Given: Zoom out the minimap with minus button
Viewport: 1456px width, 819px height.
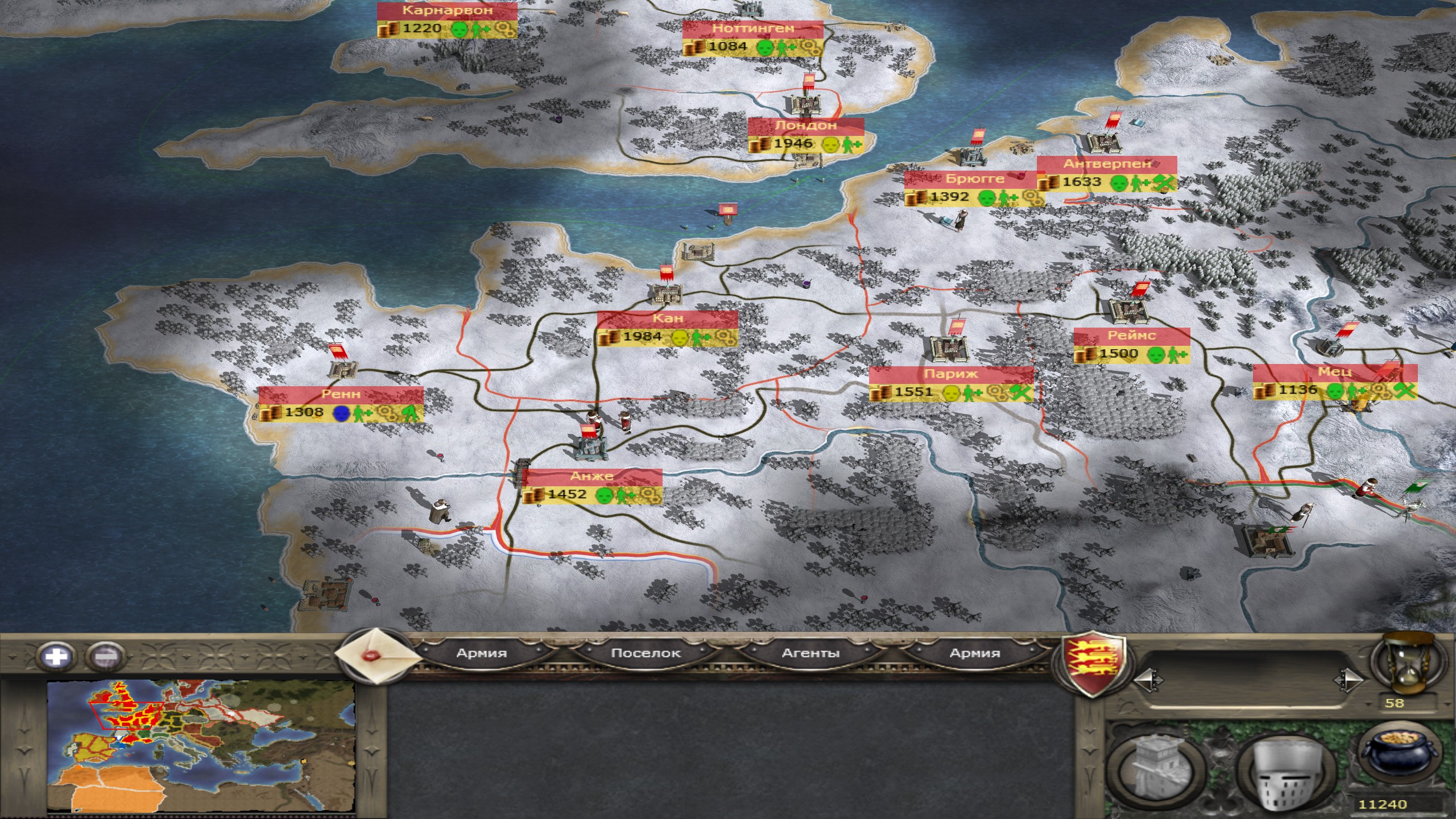Looking at the screenshot, I should click(x=106, y=656).
